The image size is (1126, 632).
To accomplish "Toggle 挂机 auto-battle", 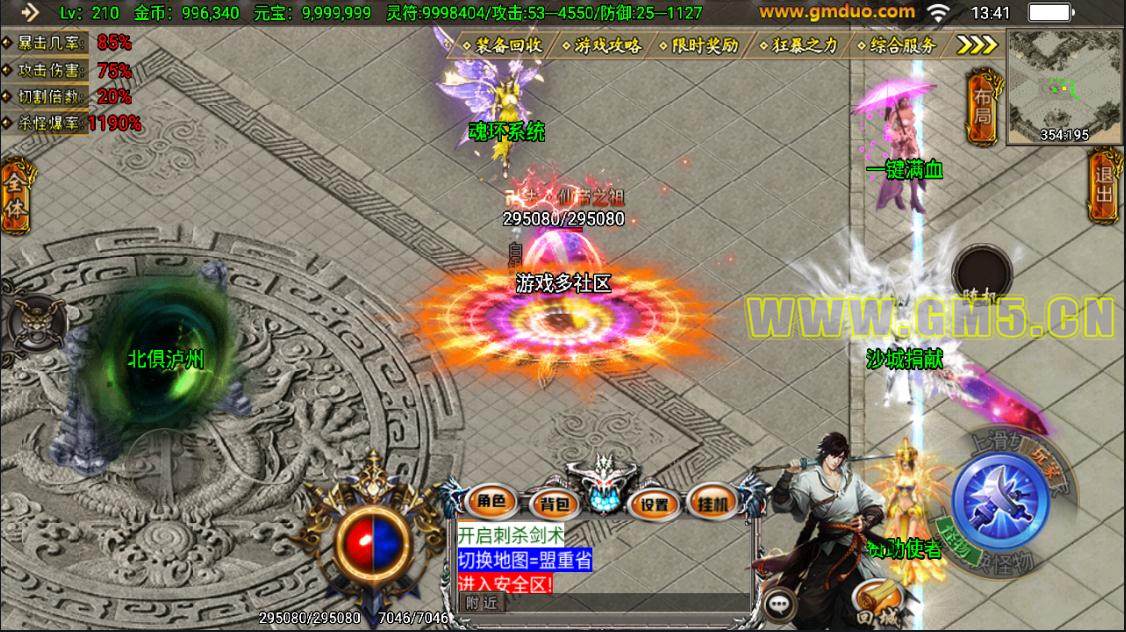I will tap(713, 503).
